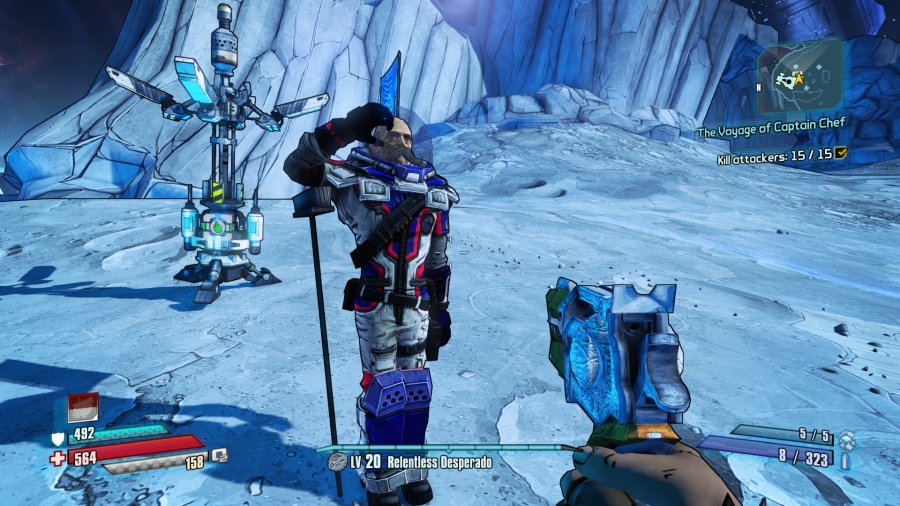900x506 pixels.
Task: Click the shield icon
Action: (57, 436)
